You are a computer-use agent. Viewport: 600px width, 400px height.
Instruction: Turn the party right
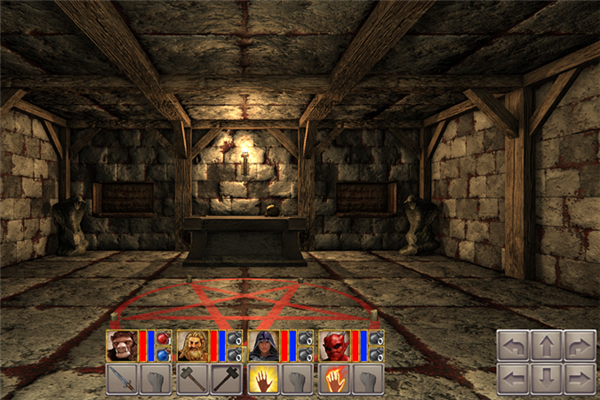click(x=580, y=346)
